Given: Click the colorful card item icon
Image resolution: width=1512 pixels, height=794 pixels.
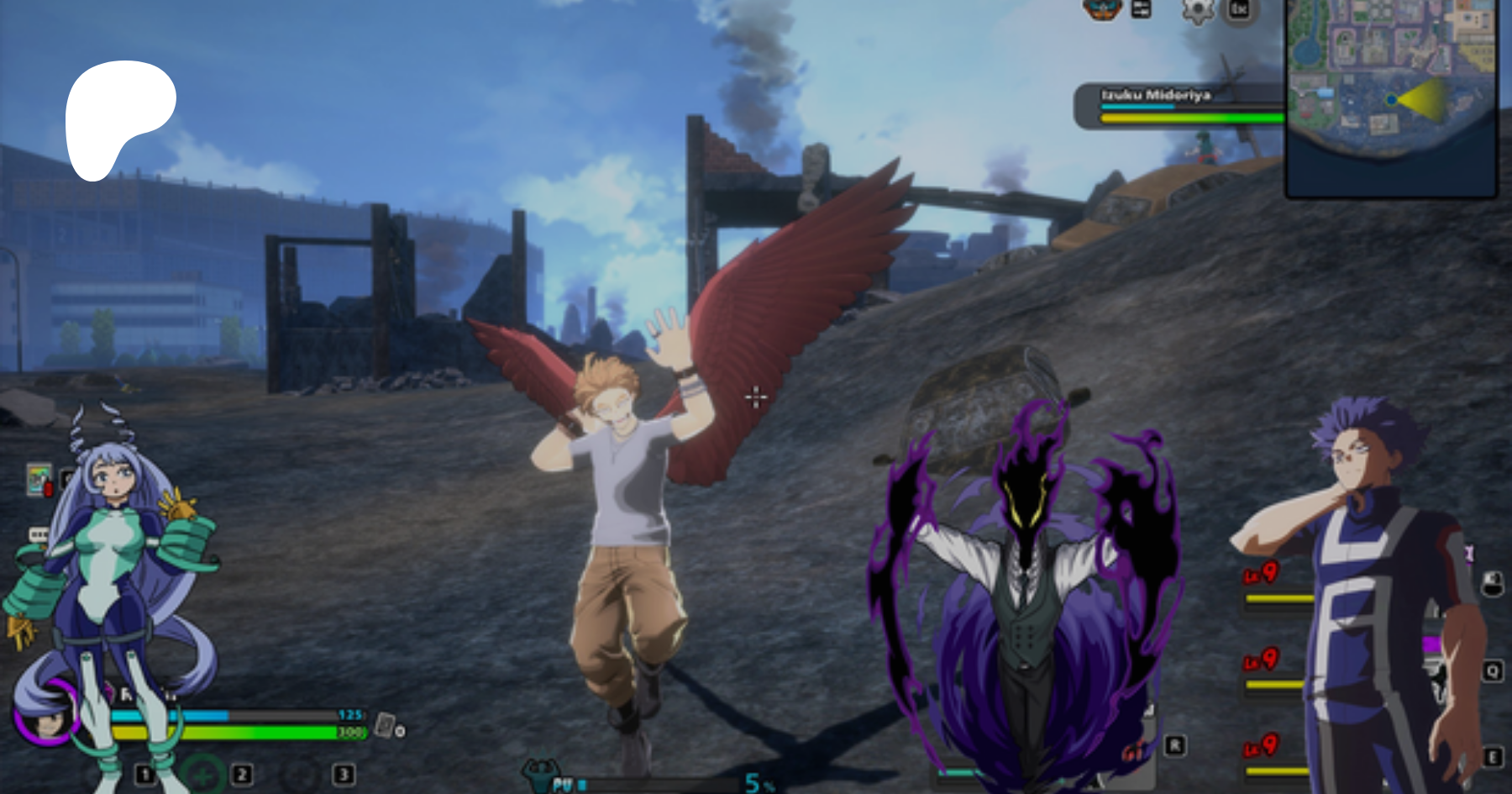Looking at the screenshot, I should tap(38, 480).
